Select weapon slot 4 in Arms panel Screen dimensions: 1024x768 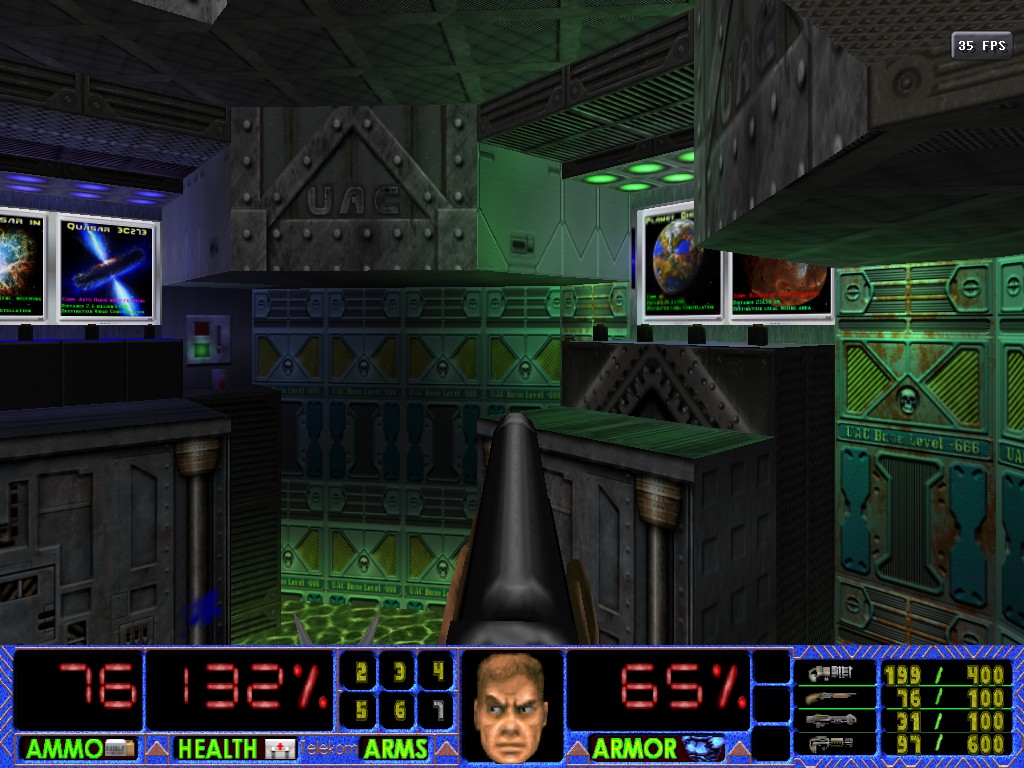point(436,673)
